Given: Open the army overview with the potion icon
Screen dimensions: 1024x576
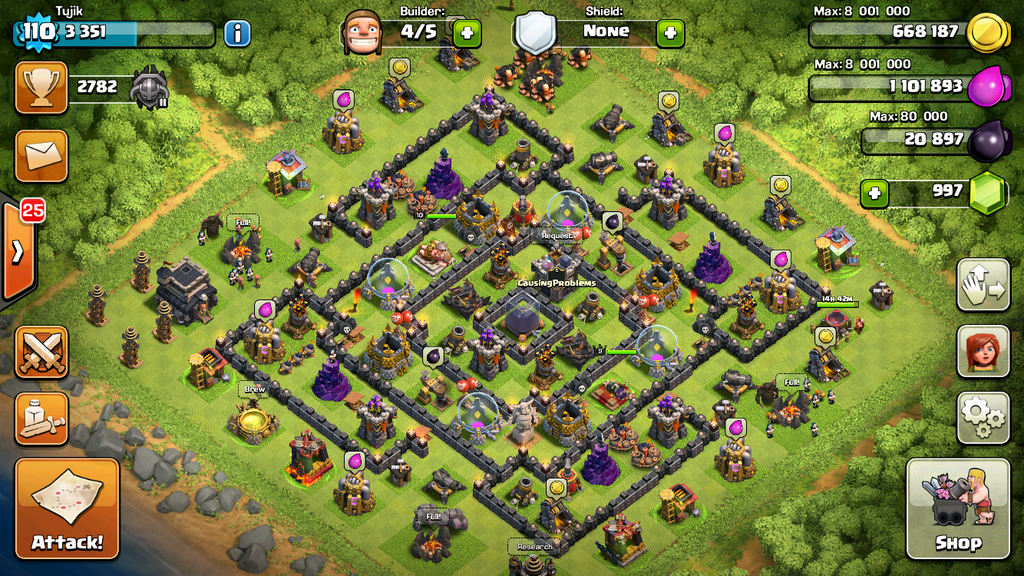Looking at the screenshot, I should (x=41, y=418).
